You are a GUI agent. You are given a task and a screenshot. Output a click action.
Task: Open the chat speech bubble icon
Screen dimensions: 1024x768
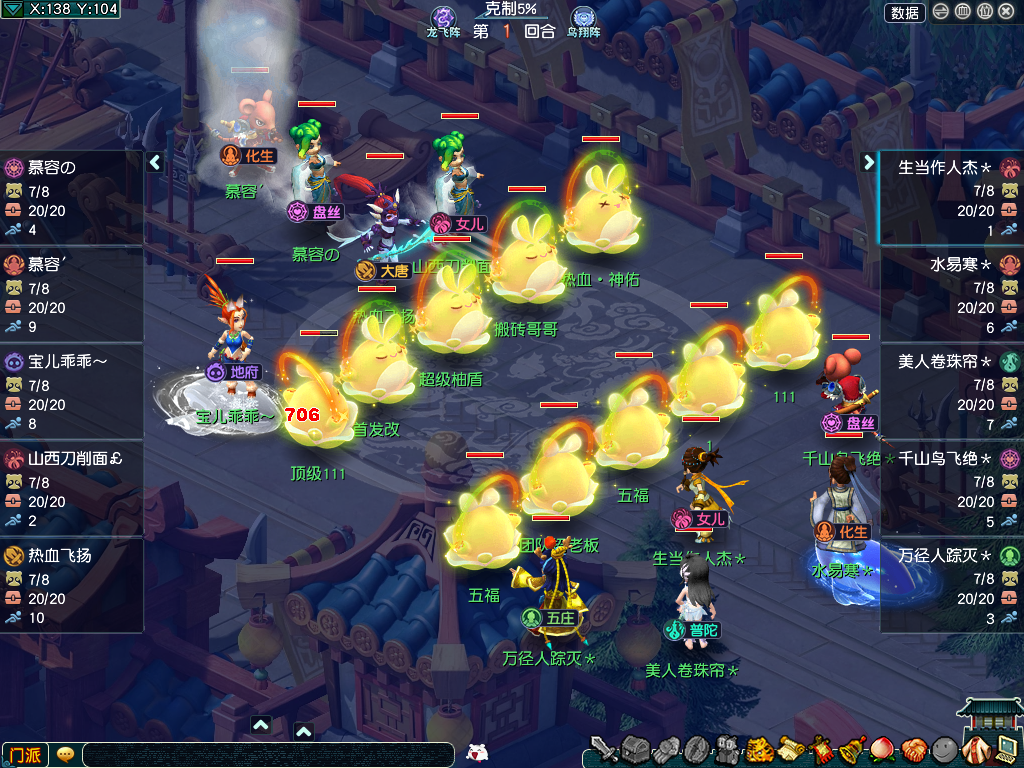pyautogui.click(x=65, y=755)
